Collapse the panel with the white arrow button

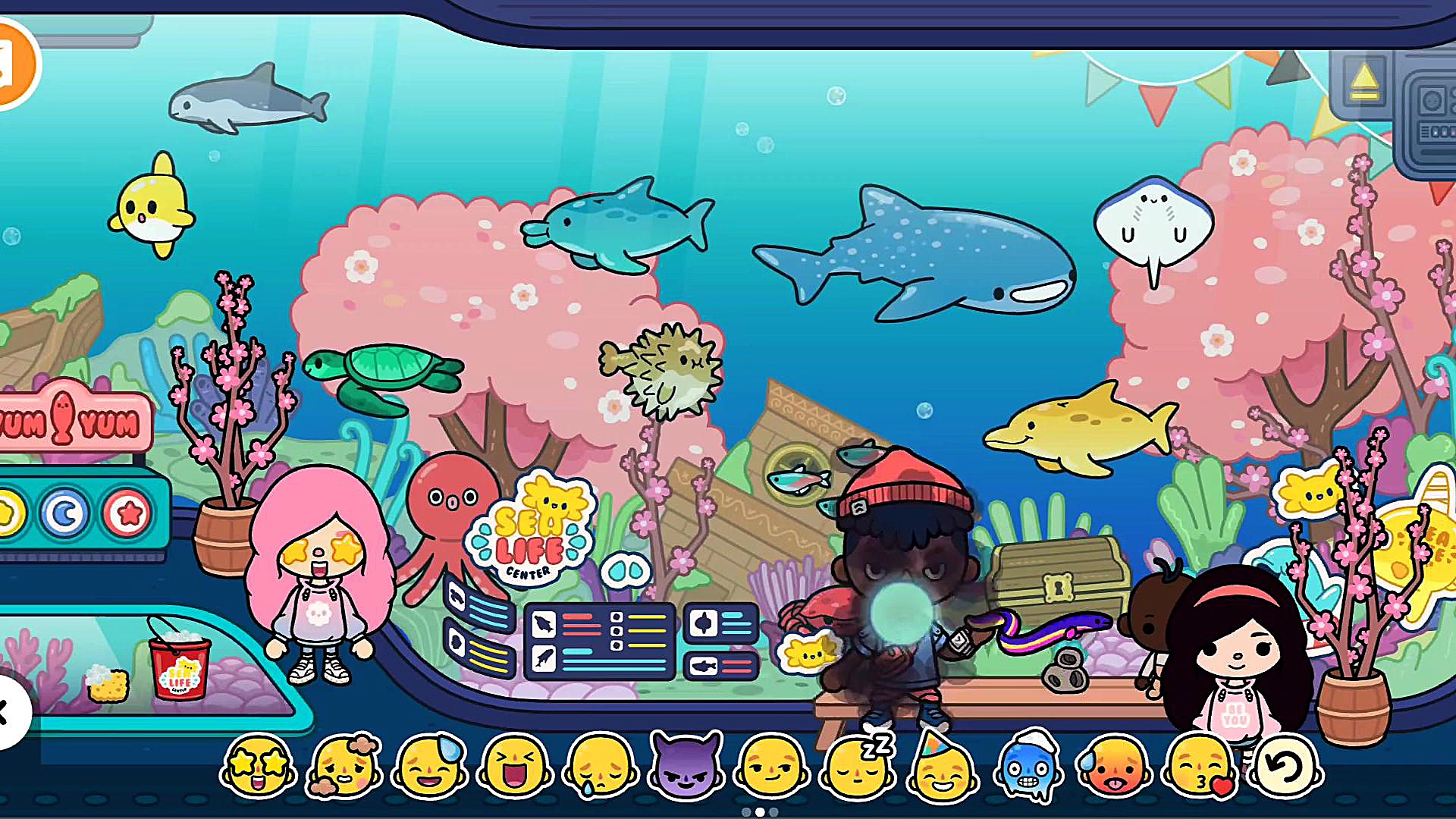tap(9, 713)
